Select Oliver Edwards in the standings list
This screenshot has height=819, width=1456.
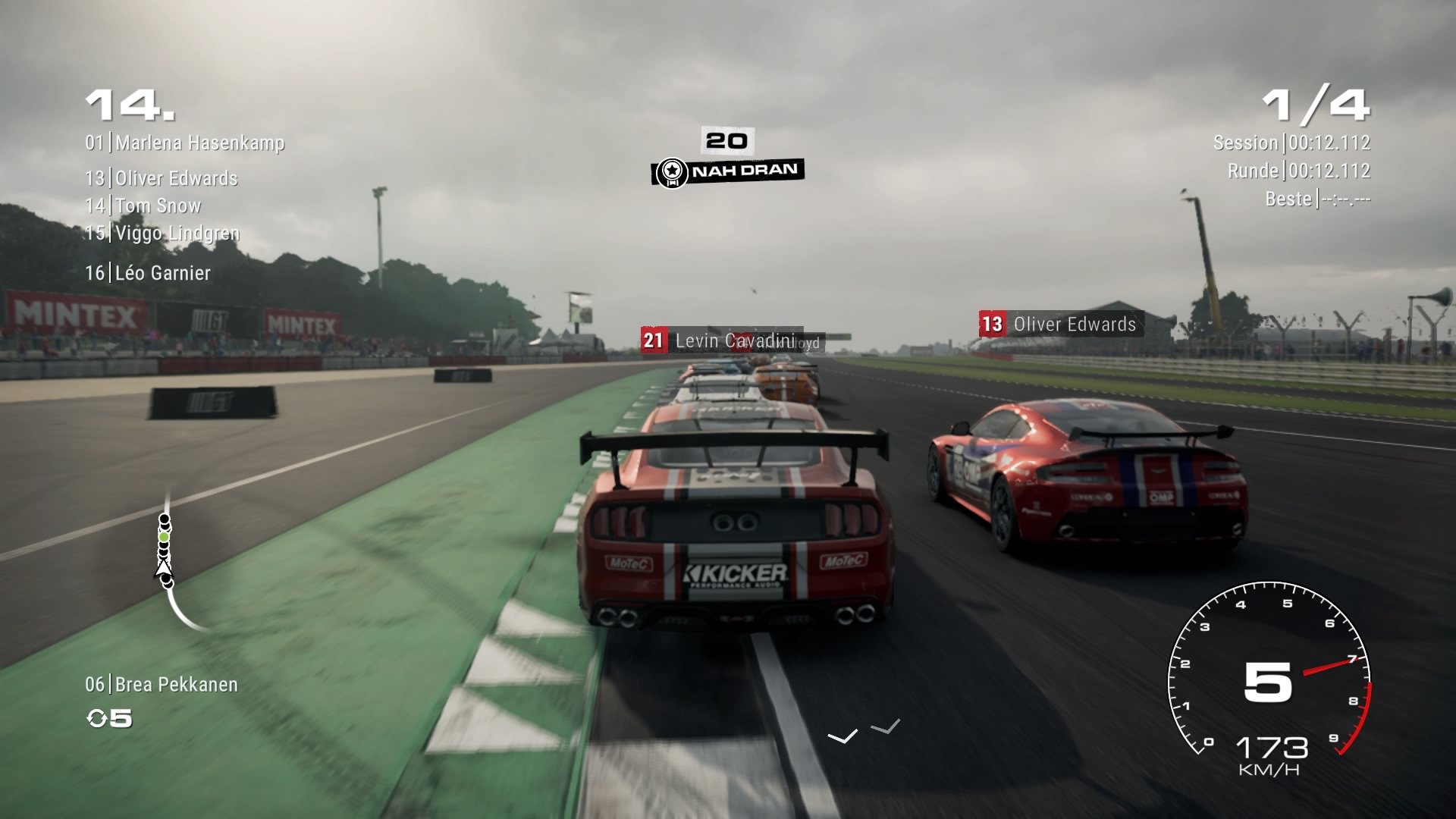pos(162,178)
